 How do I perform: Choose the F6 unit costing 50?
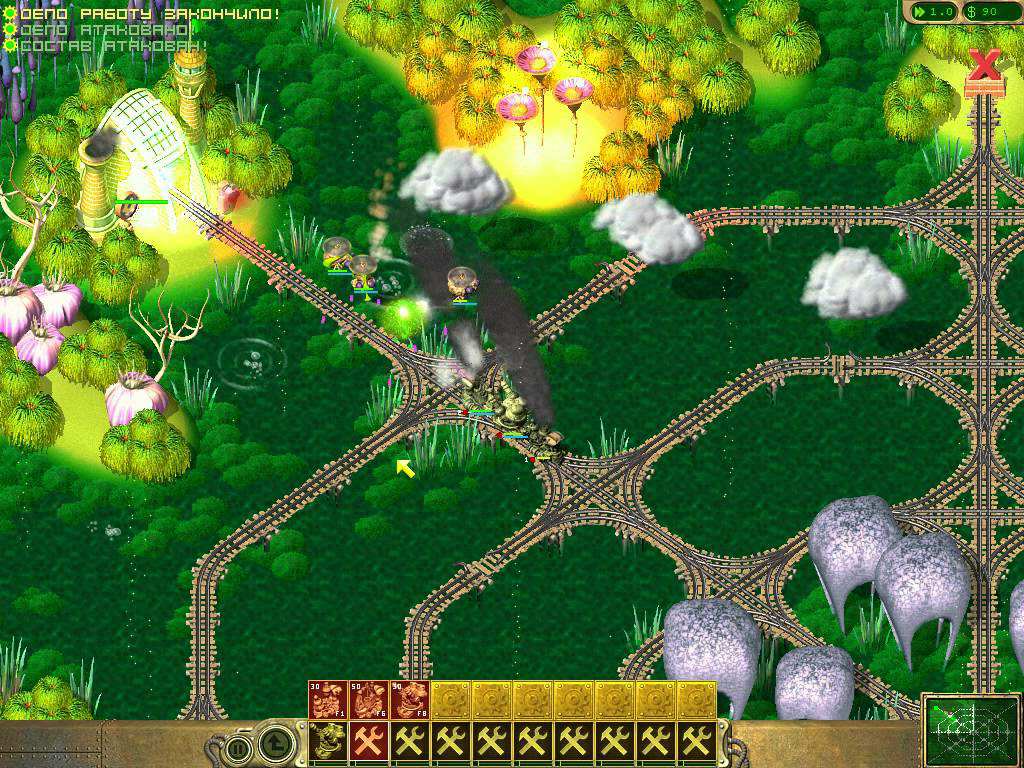click(369, 700)
